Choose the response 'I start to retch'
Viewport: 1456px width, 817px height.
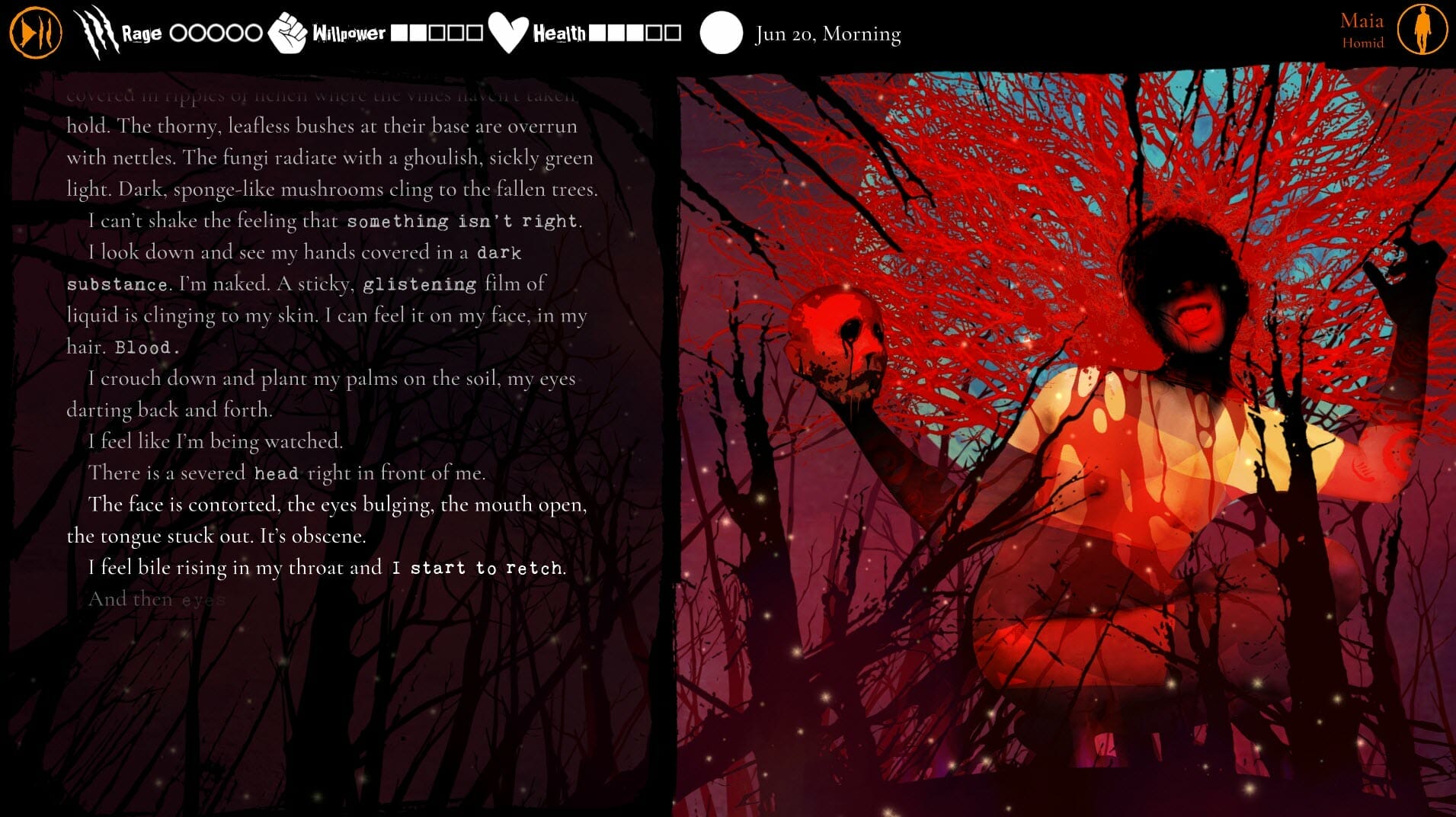click(x=477, y=567)
